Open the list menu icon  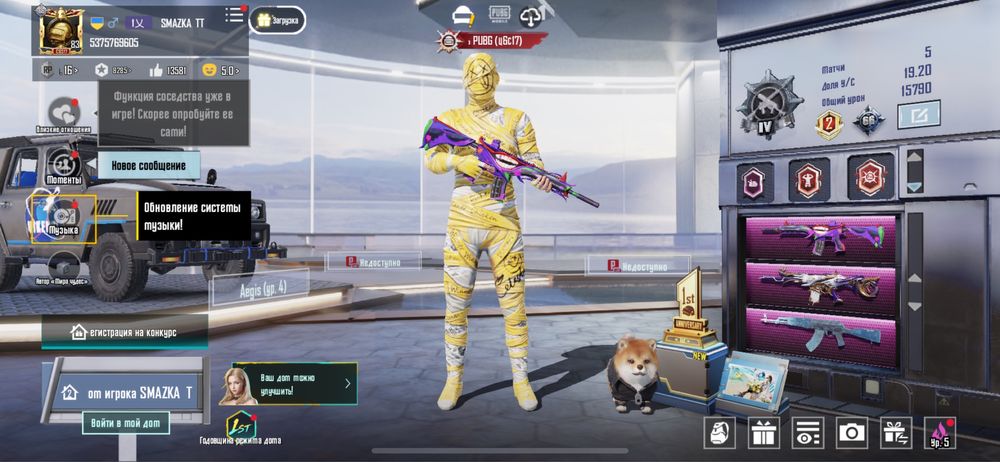point(234,15)
